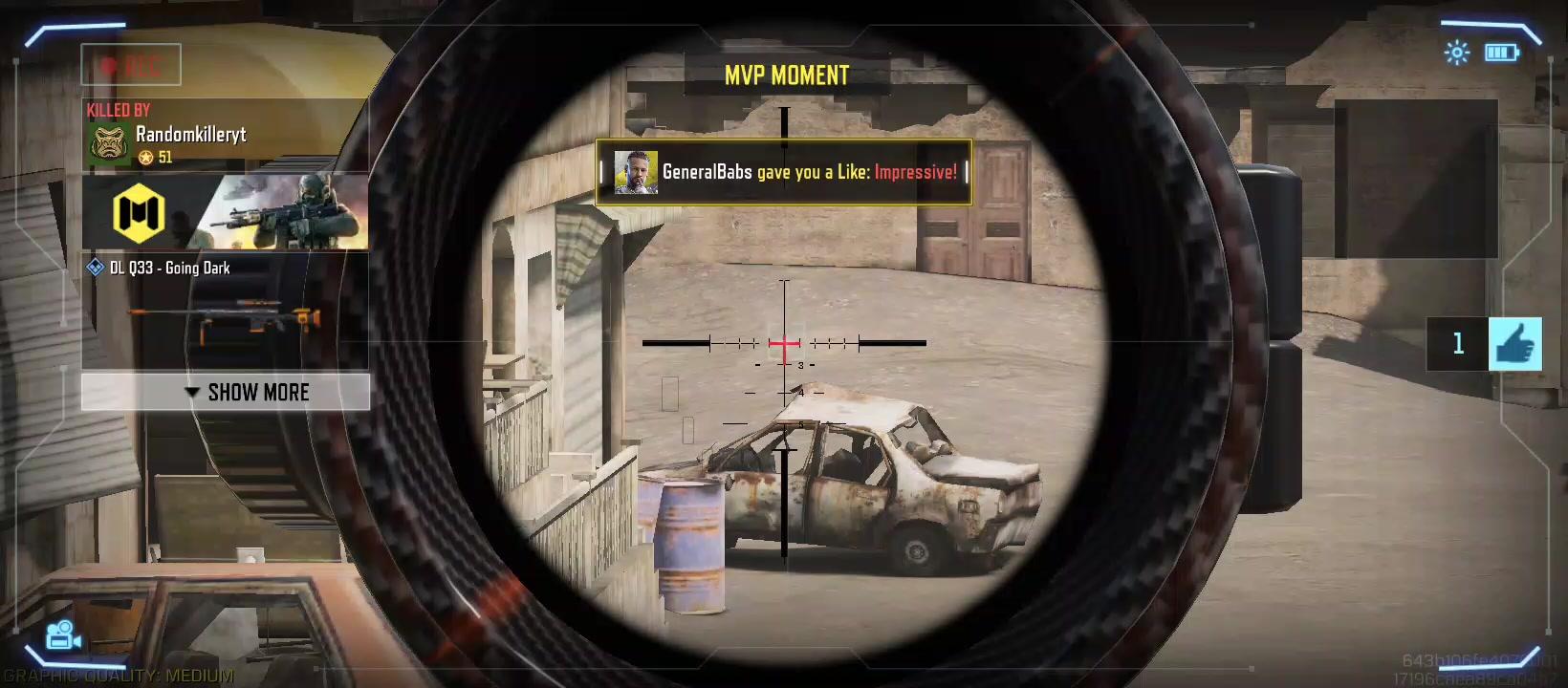Screen dimensions: 1568x688
Task: Click the GeneralBabs like notification banner
Action: [x=784, y=172]
